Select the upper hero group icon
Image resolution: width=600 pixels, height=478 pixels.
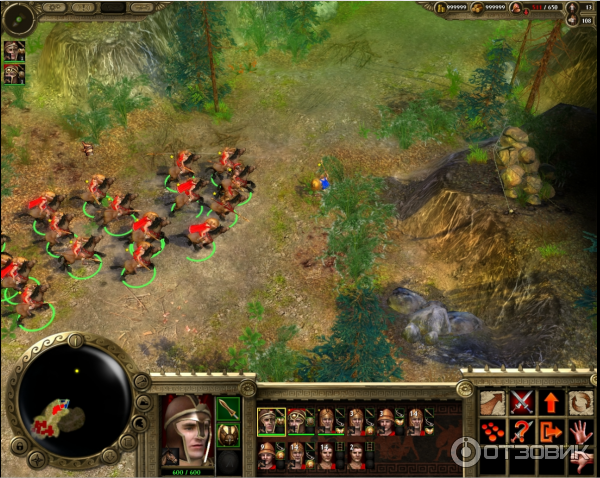tap(14, 50)
